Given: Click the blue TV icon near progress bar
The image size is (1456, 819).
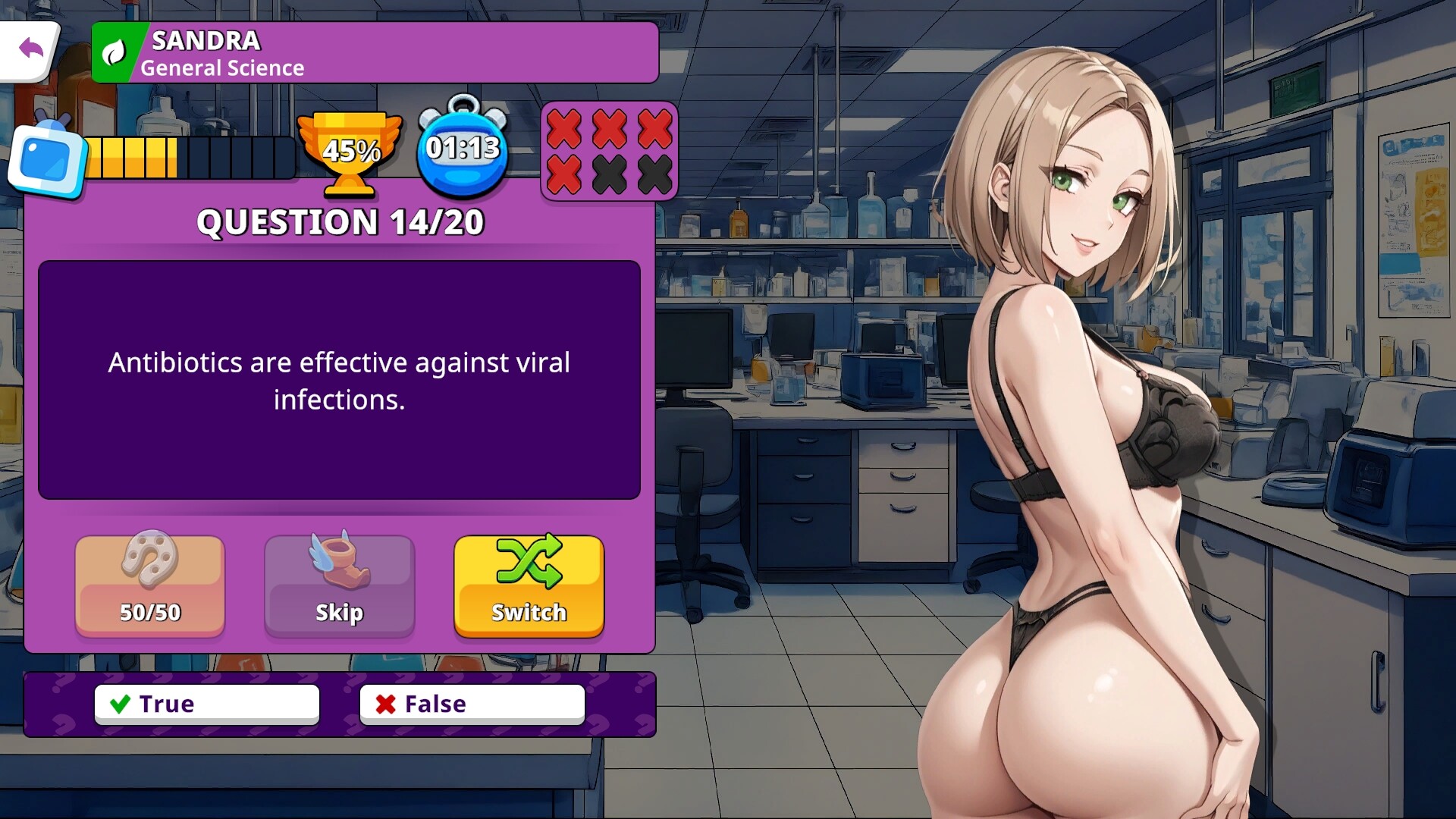Looking at the screenshot, I should (x=47, y=155).
